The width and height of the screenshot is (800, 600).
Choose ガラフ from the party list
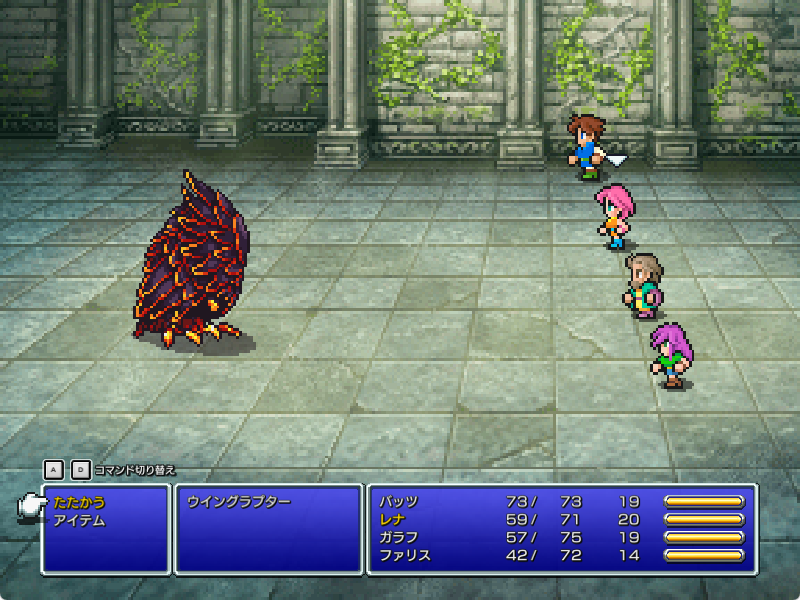pyautogui.click(x=400, y=538)
